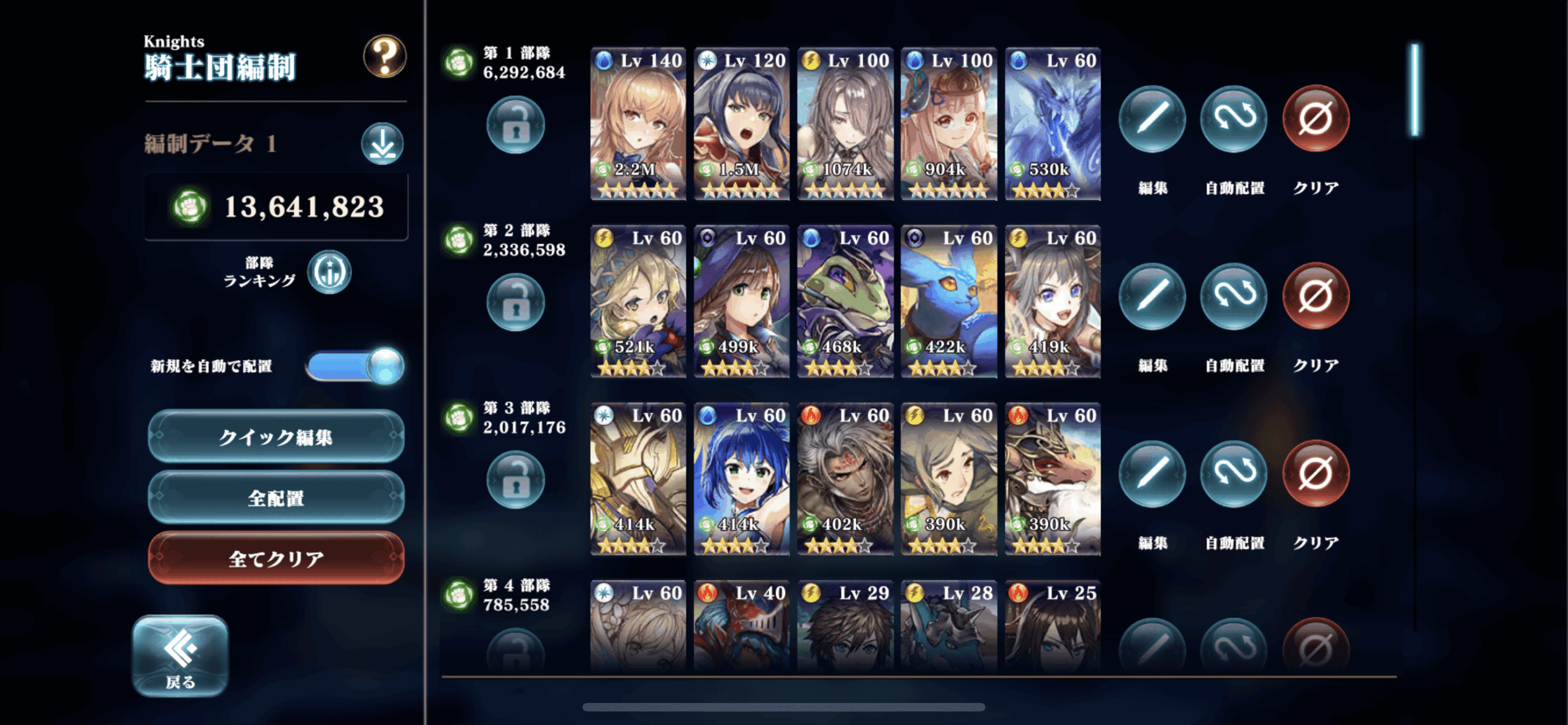The image size is (1568, 725).
Task: Open クイック編集 quick edit
Action: [x=276, y=437]
